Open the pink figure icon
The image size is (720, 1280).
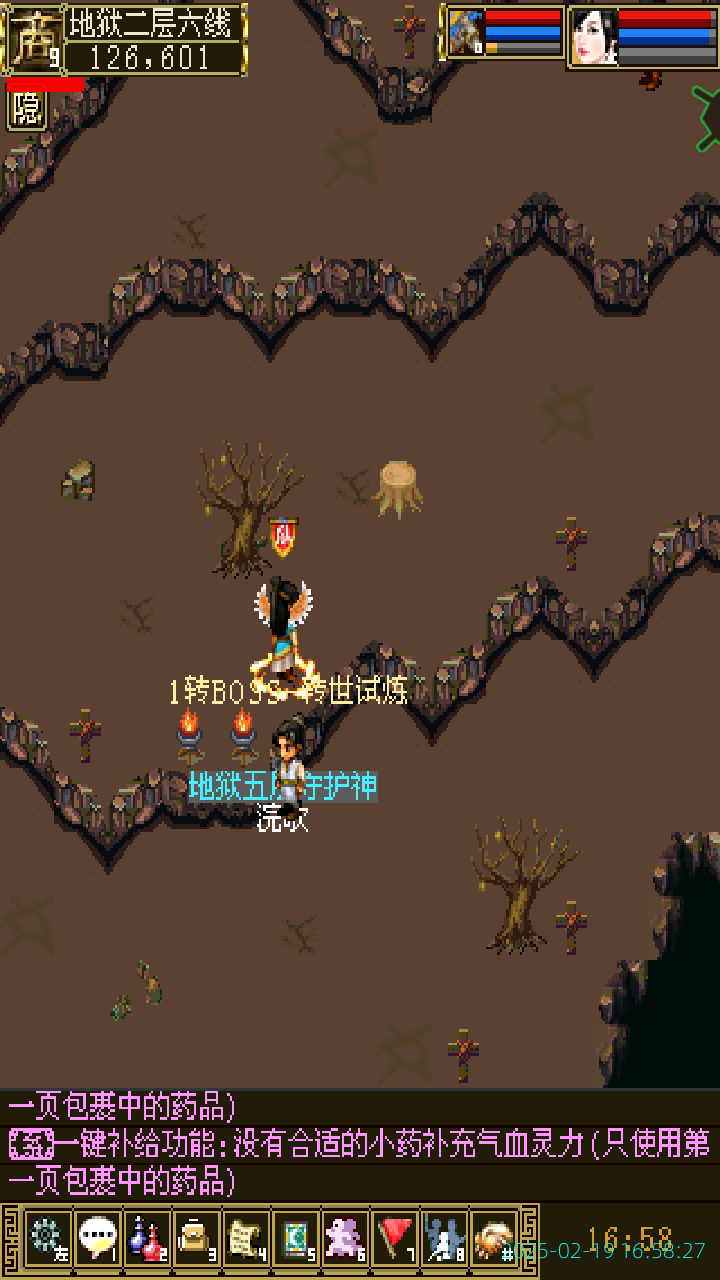[x=346, y=1238]
